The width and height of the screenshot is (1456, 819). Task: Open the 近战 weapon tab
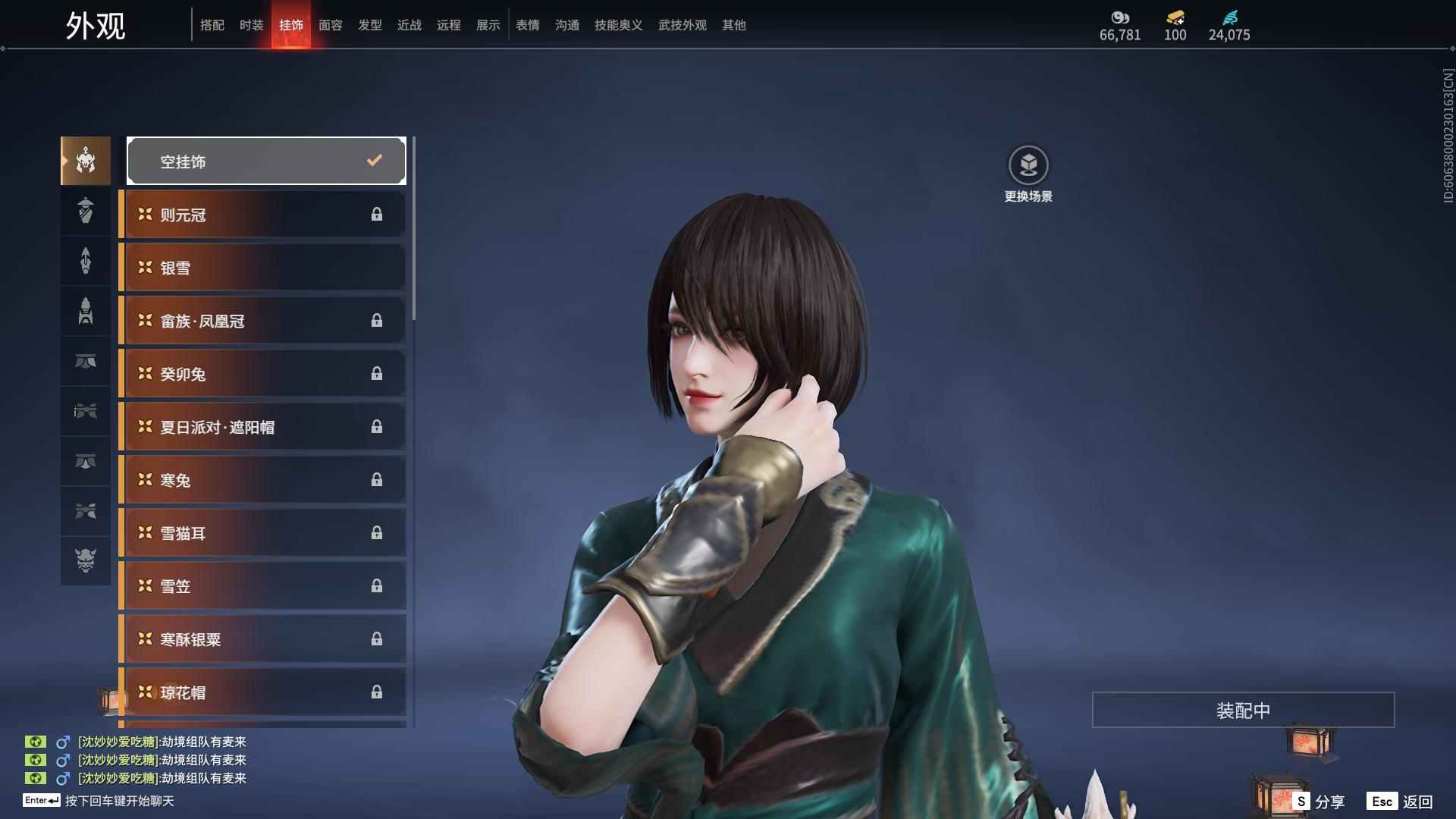[x=409, y=25]
